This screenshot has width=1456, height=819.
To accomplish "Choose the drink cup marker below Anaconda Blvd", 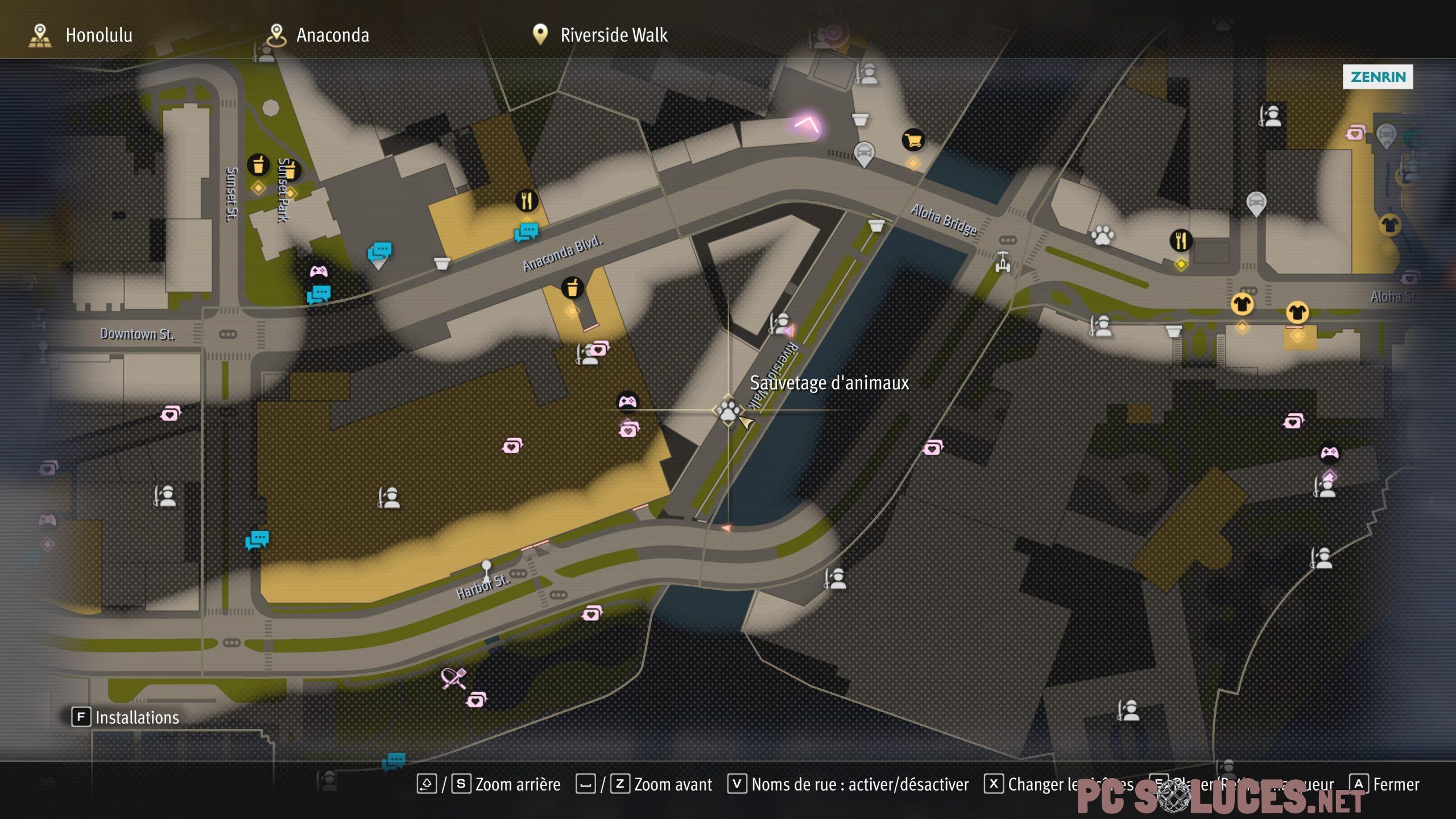I will tap(572, 288).
